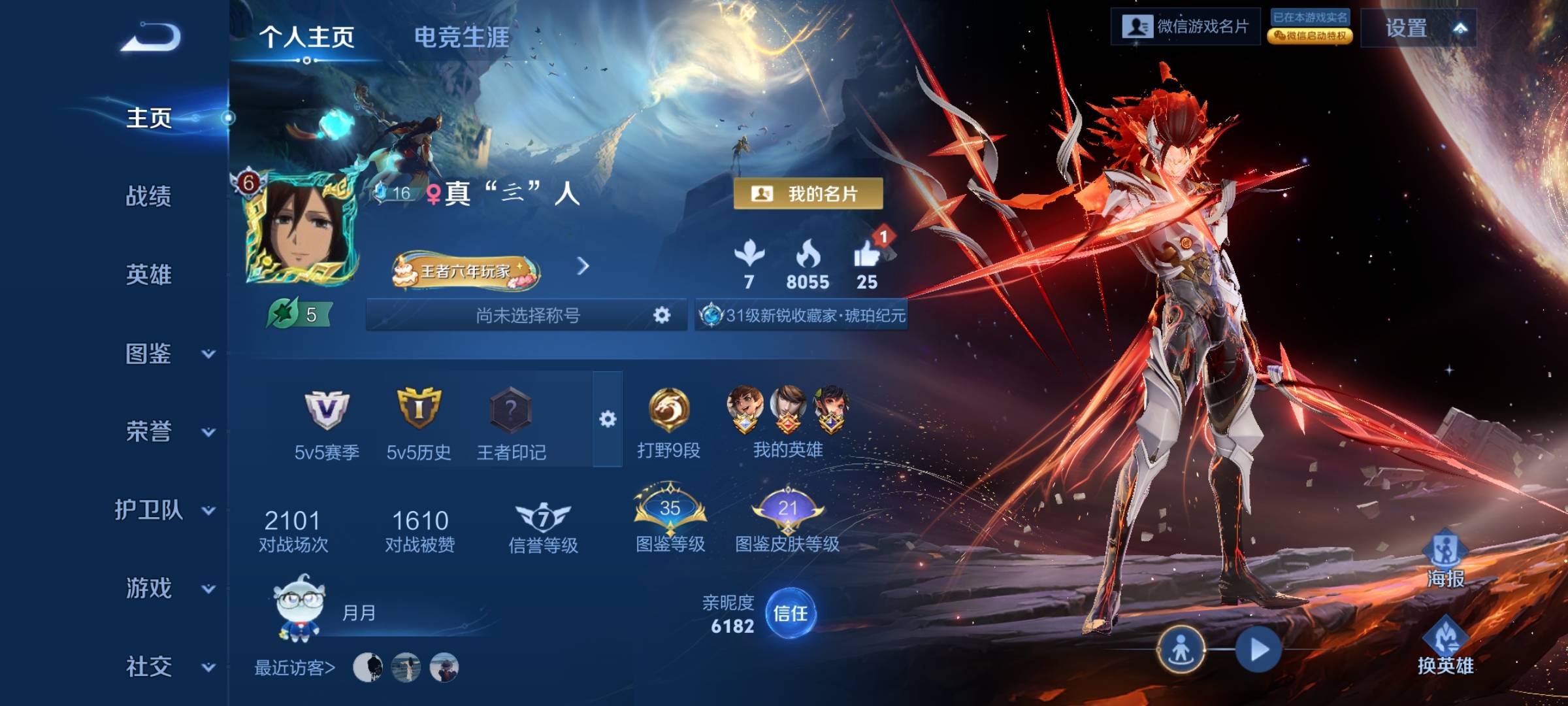Open the 我的名片 card button
Image resolution: width=1568 pixels, height=706 pixels.
[808, 193]
